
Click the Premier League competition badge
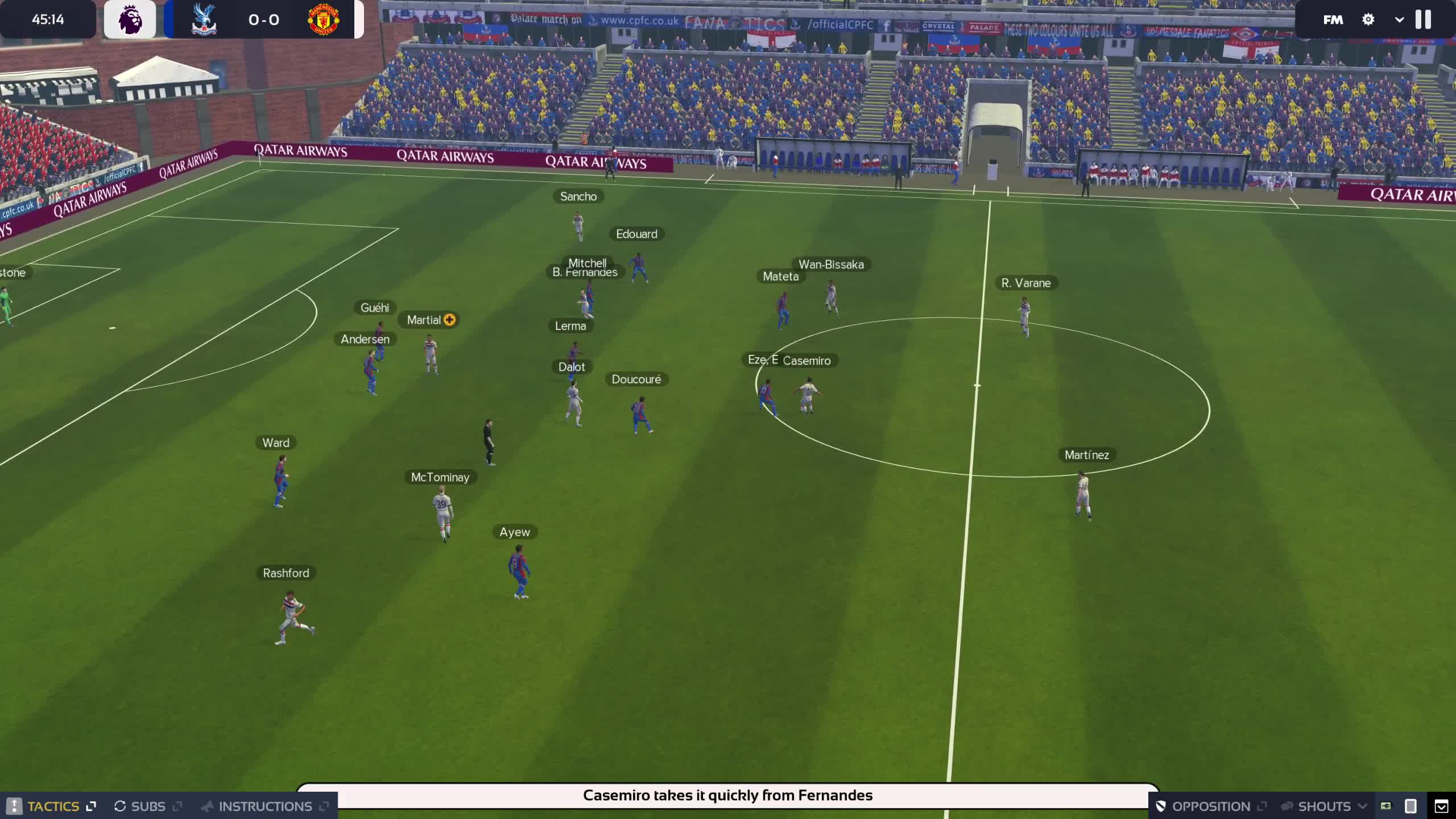(x=130, y=19)
